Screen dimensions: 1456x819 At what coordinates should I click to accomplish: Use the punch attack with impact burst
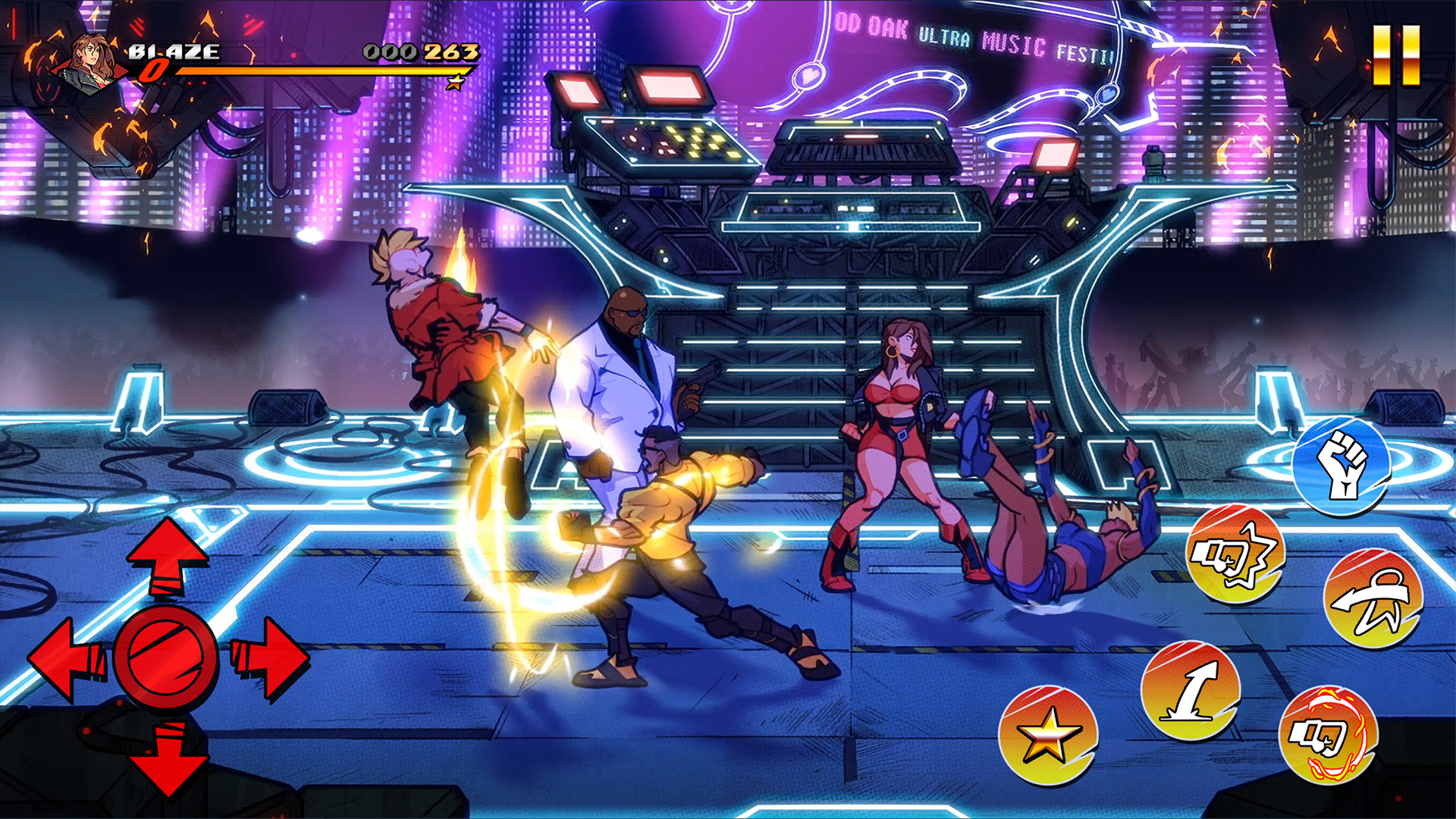[x=1235, y=554]
